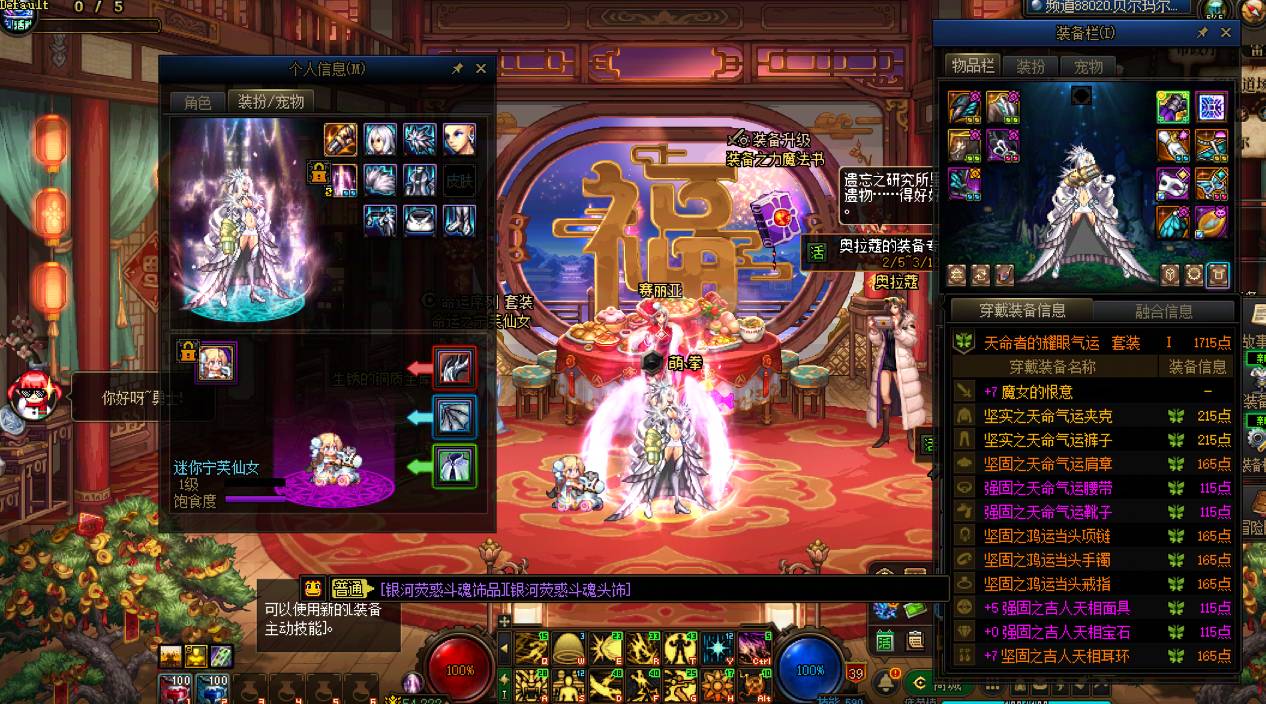1266x704 pixels.
Task: Show the 融合信息 fusion info tab
Action: [1163, 311]
